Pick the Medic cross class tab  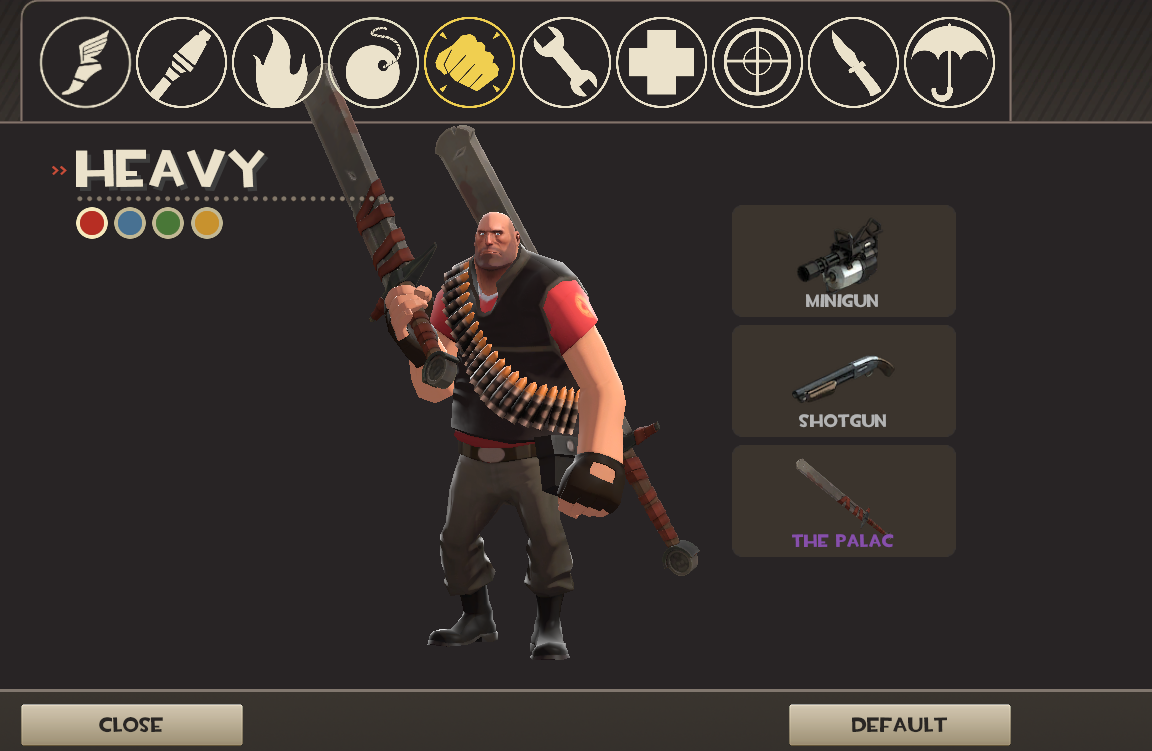(661, 62)
